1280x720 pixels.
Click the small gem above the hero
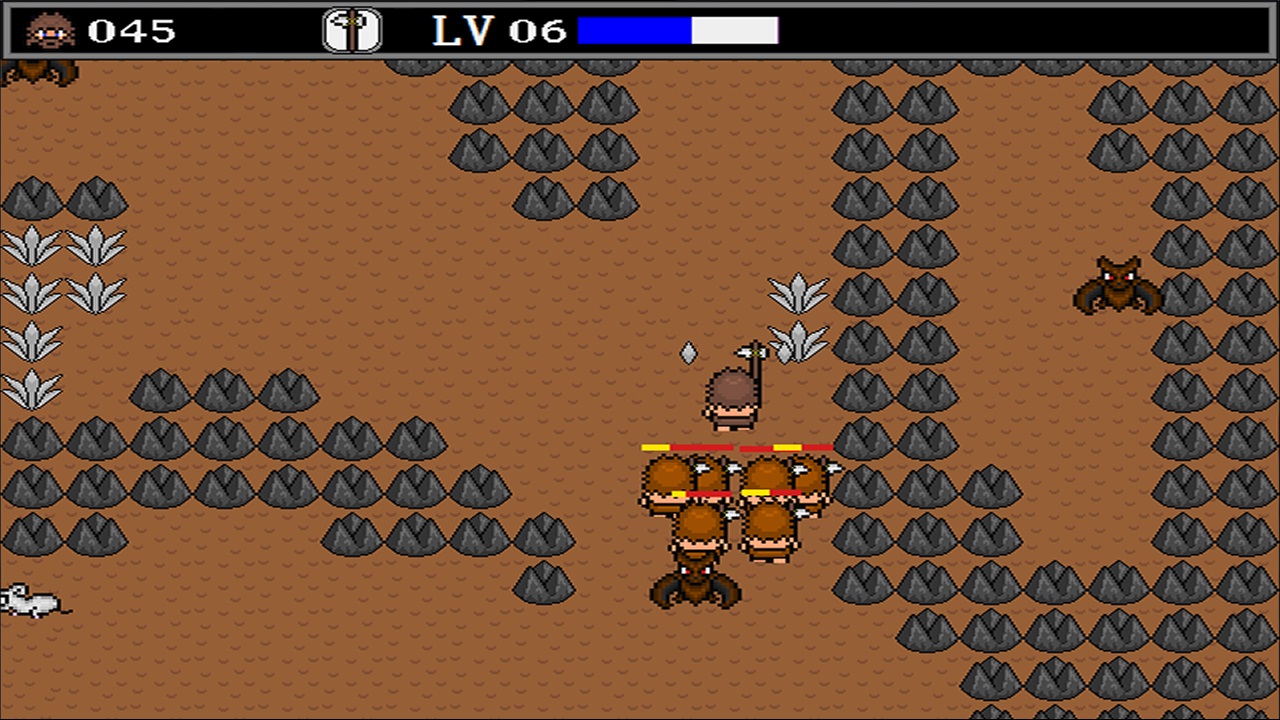point(690,353)
